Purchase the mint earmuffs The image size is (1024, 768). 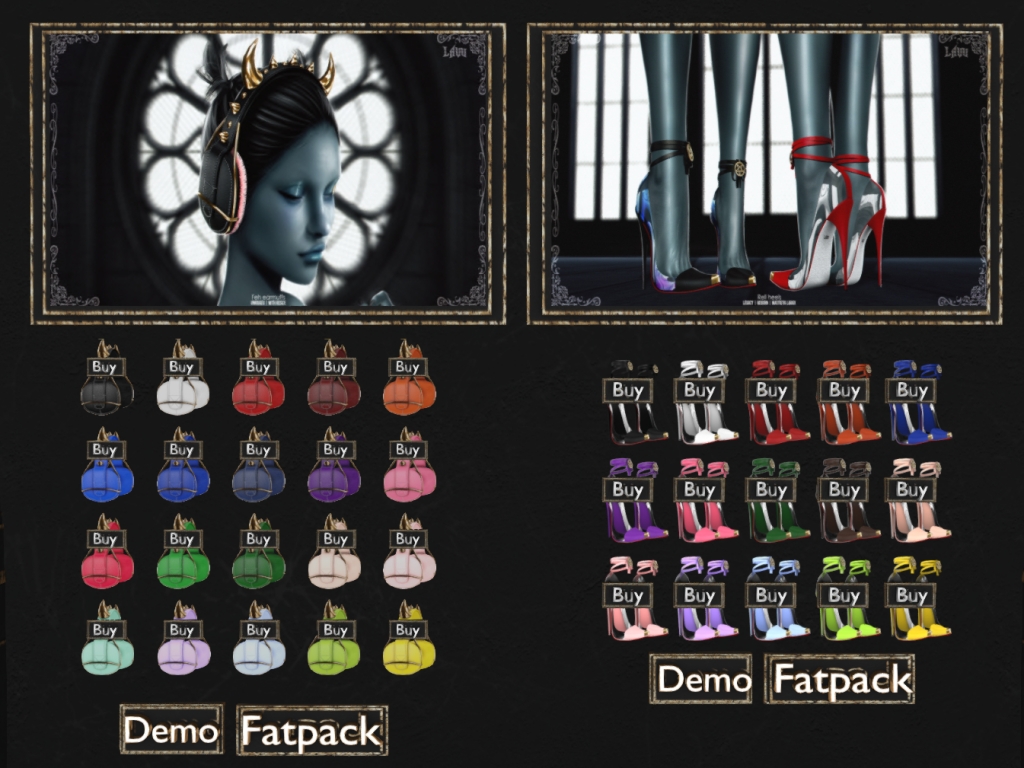point(105,630)
